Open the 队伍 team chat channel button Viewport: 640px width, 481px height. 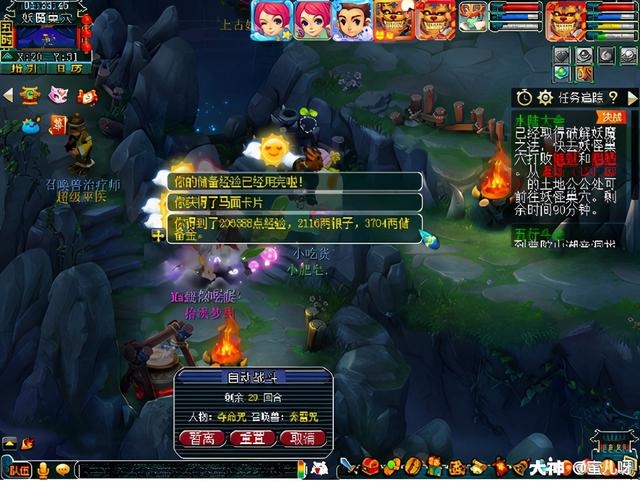tap(18, 469)
